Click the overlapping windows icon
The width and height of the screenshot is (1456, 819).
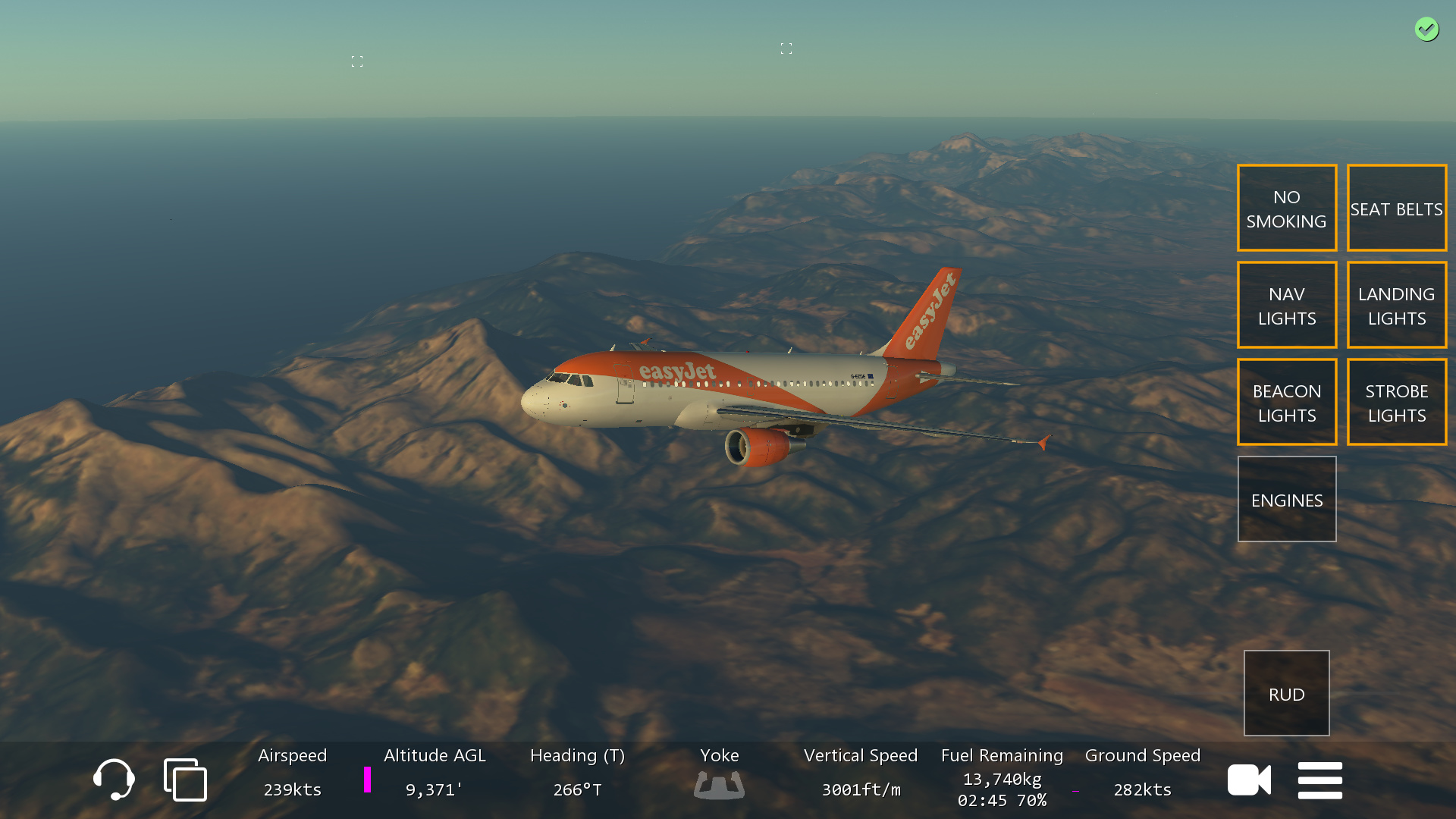click(185, 780)
